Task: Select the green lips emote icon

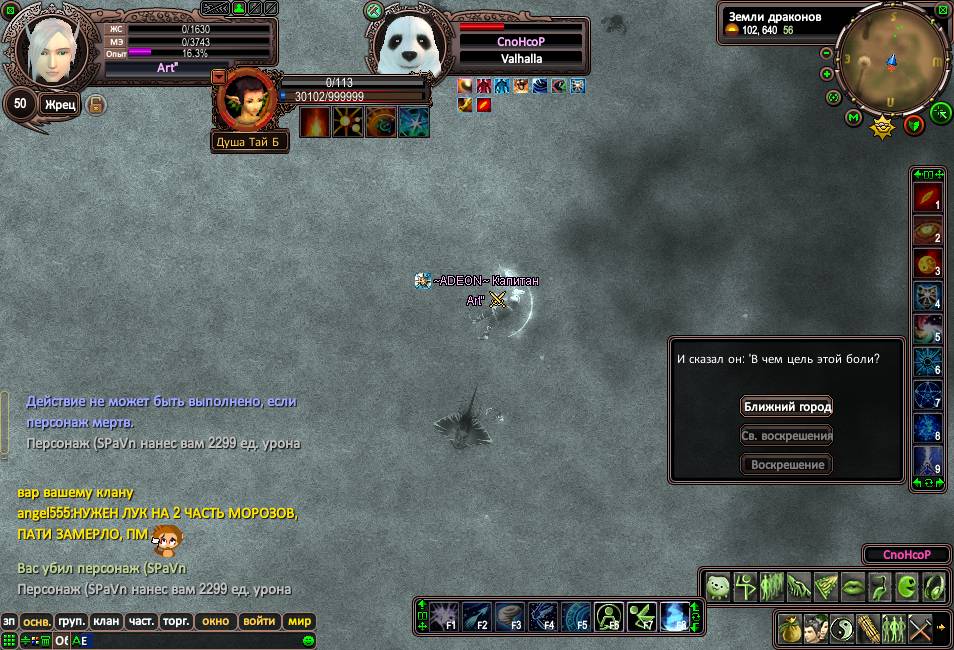Action: point(853,587)
